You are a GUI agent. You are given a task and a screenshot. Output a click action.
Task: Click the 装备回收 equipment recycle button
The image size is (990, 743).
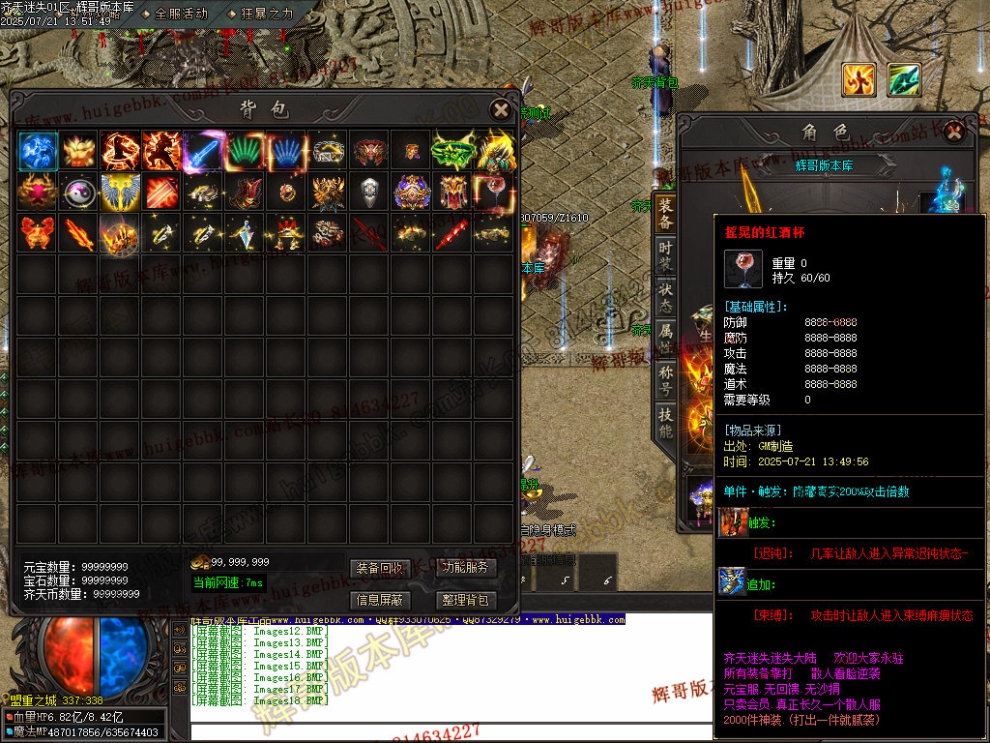[380, 568]
